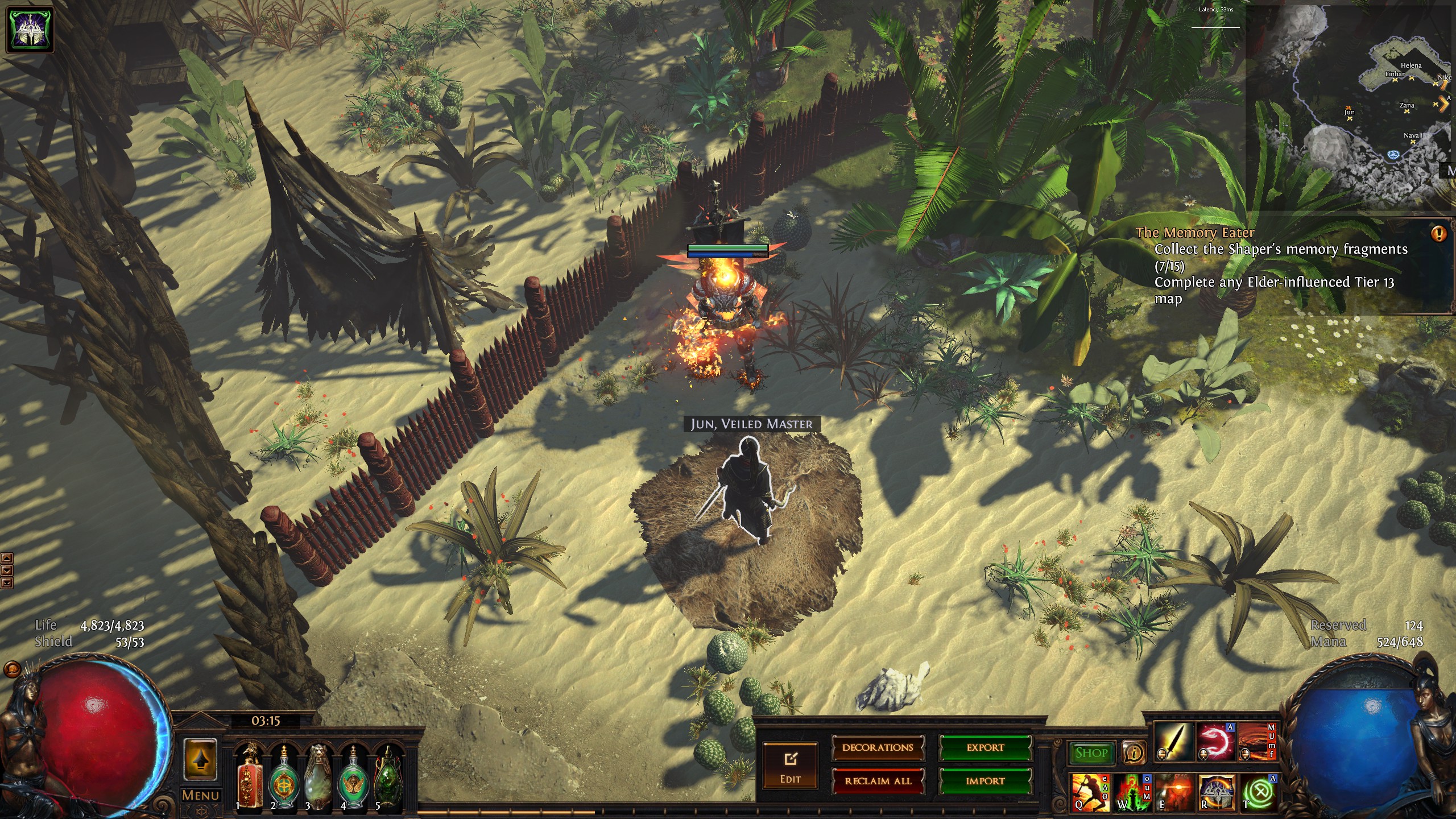Import a hideout layout

(x=985, y=781)
